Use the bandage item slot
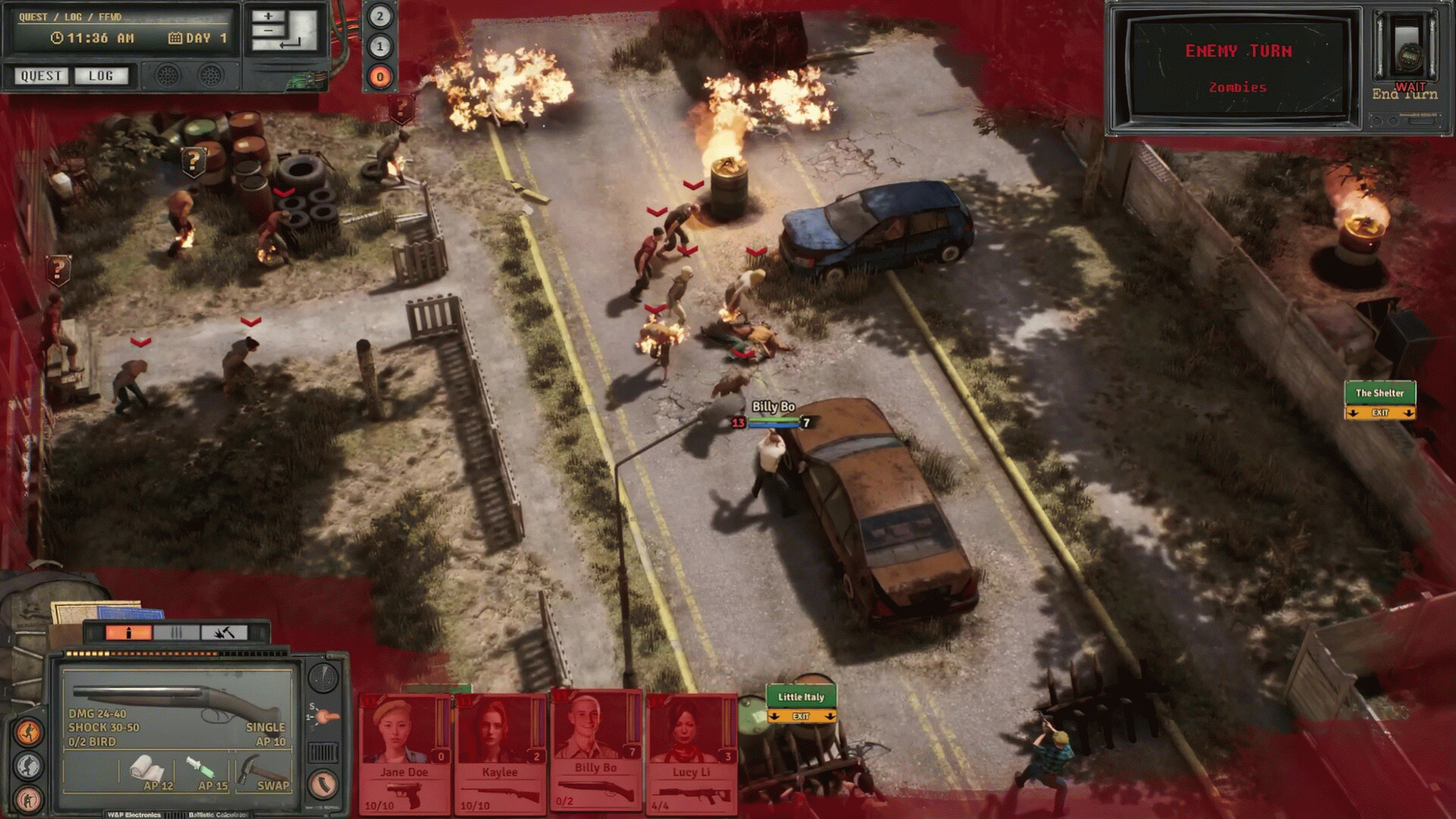This screenshot has height=819, width=1456. point(146,771)
